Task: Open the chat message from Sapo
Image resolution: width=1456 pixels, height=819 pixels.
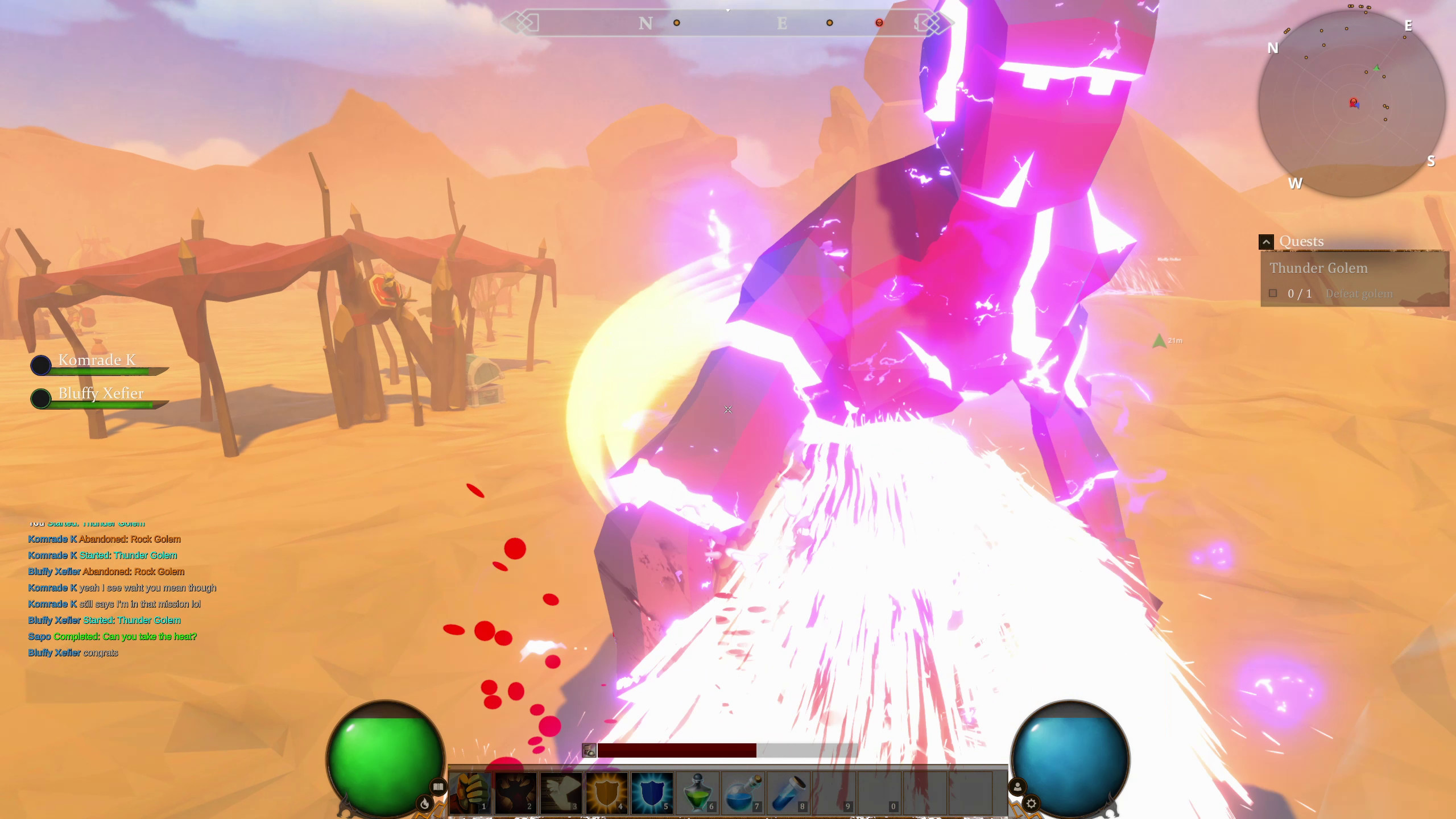Action: tap(112, 636)
